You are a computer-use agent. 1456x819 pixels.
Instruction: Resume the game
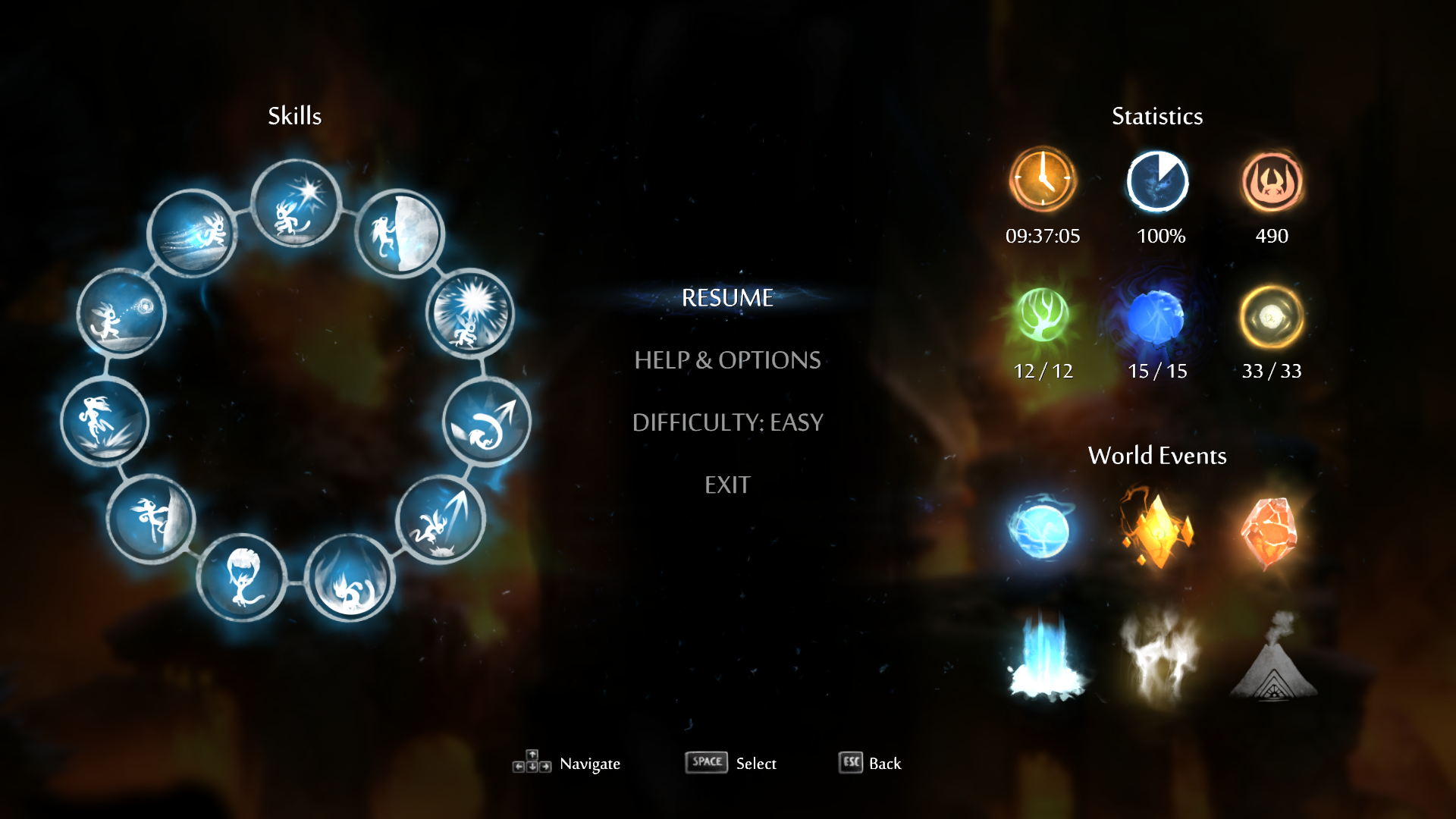point(727,298)
